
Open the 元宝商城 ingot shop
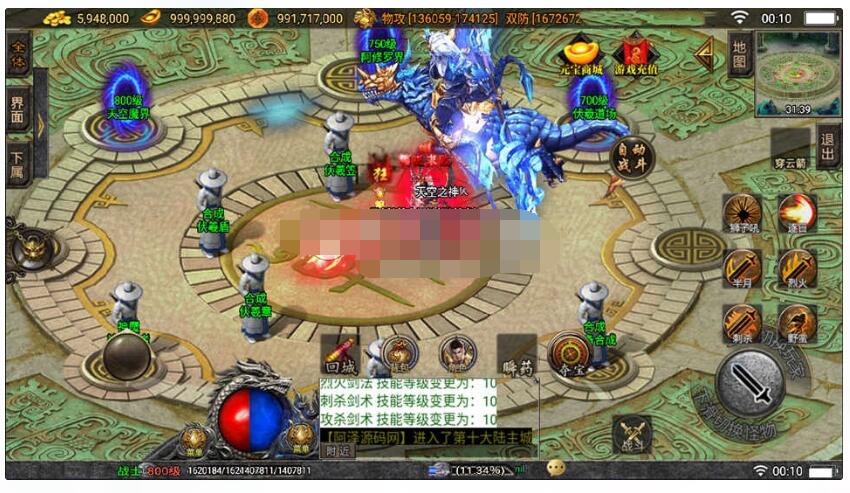click(x=581, y=53)
